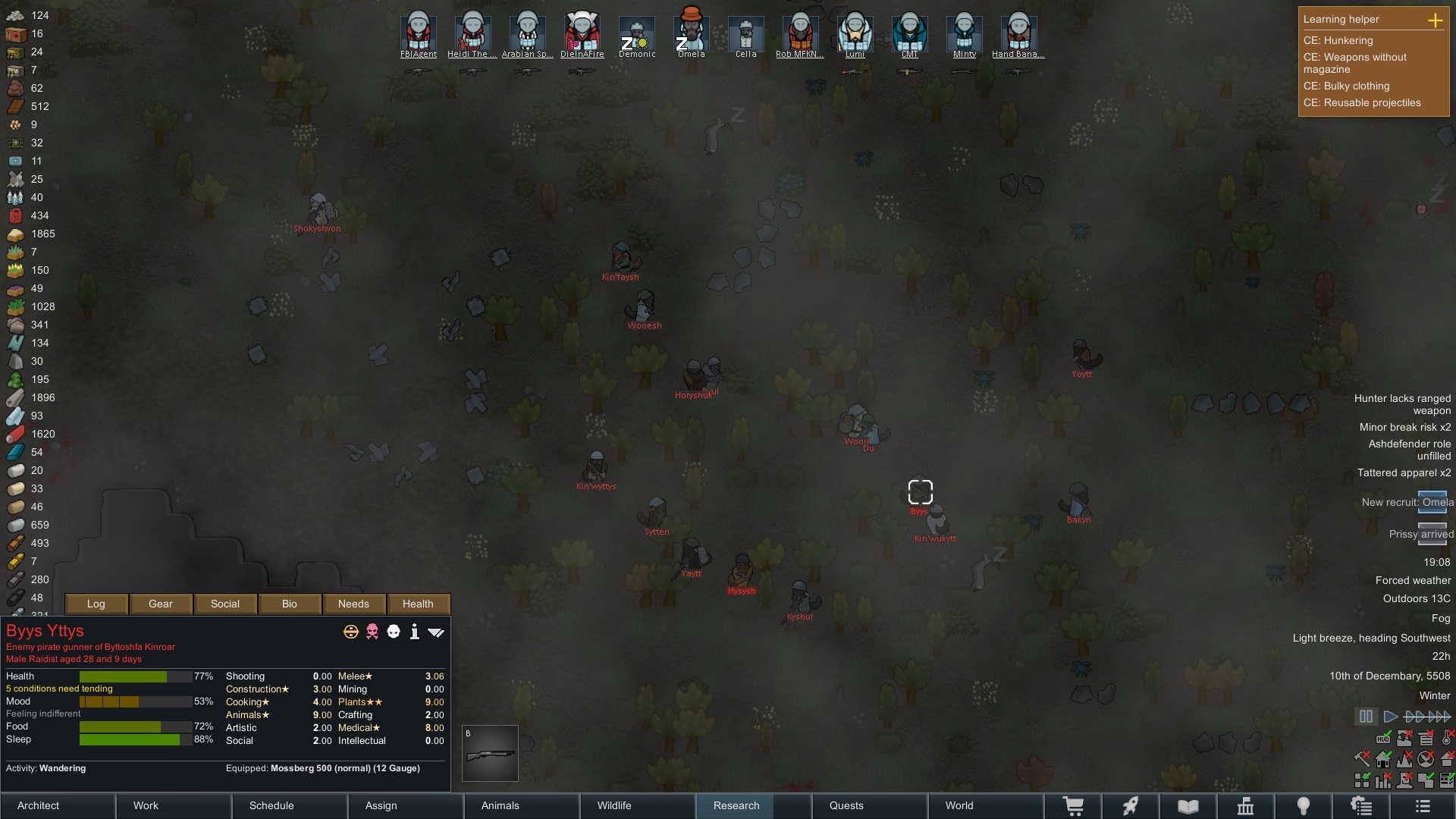View the Bio tab
The image size is (1456, 819).
289,604
